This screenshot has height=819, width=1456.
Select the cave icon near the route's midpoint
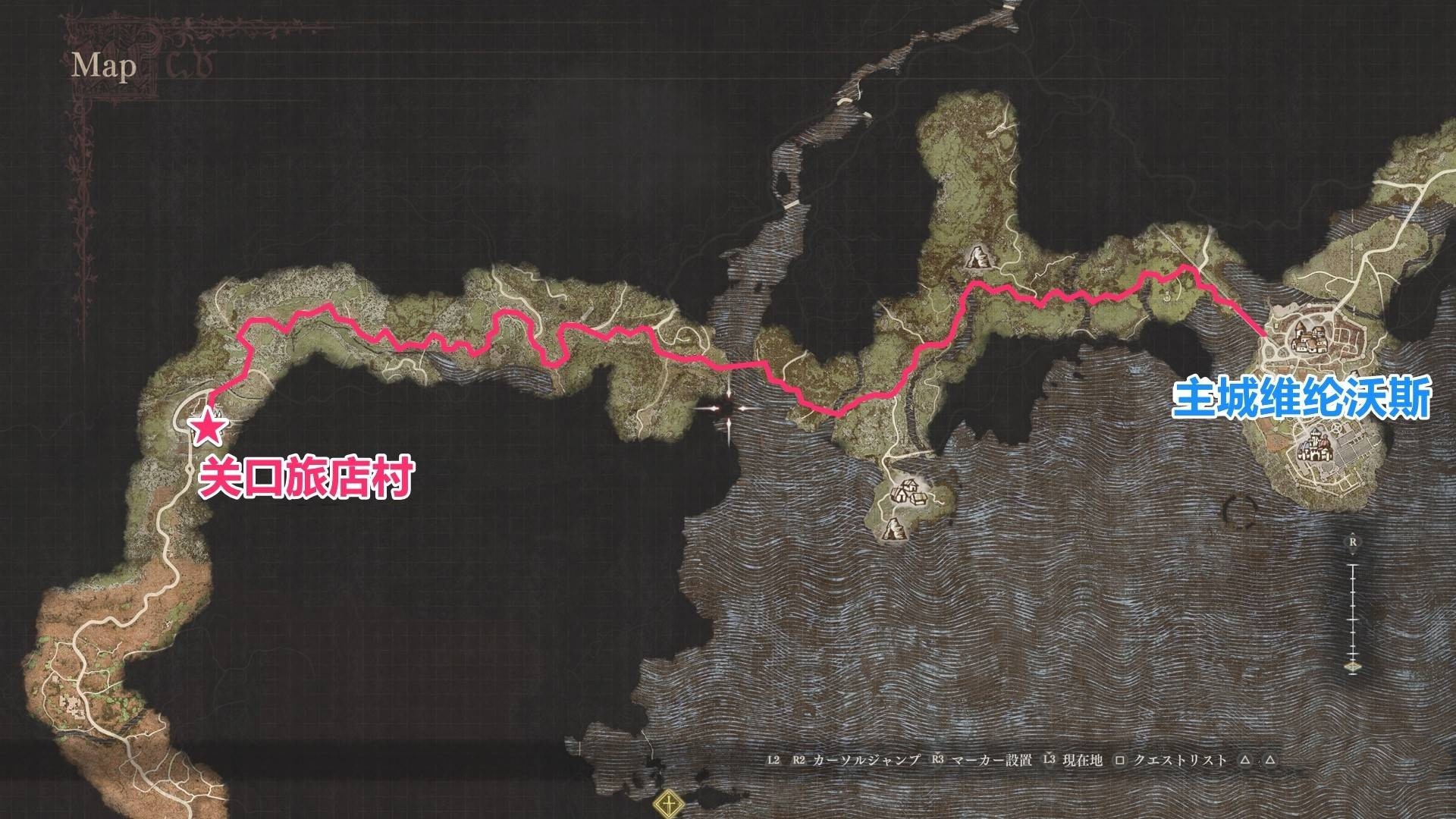[978, 259]
